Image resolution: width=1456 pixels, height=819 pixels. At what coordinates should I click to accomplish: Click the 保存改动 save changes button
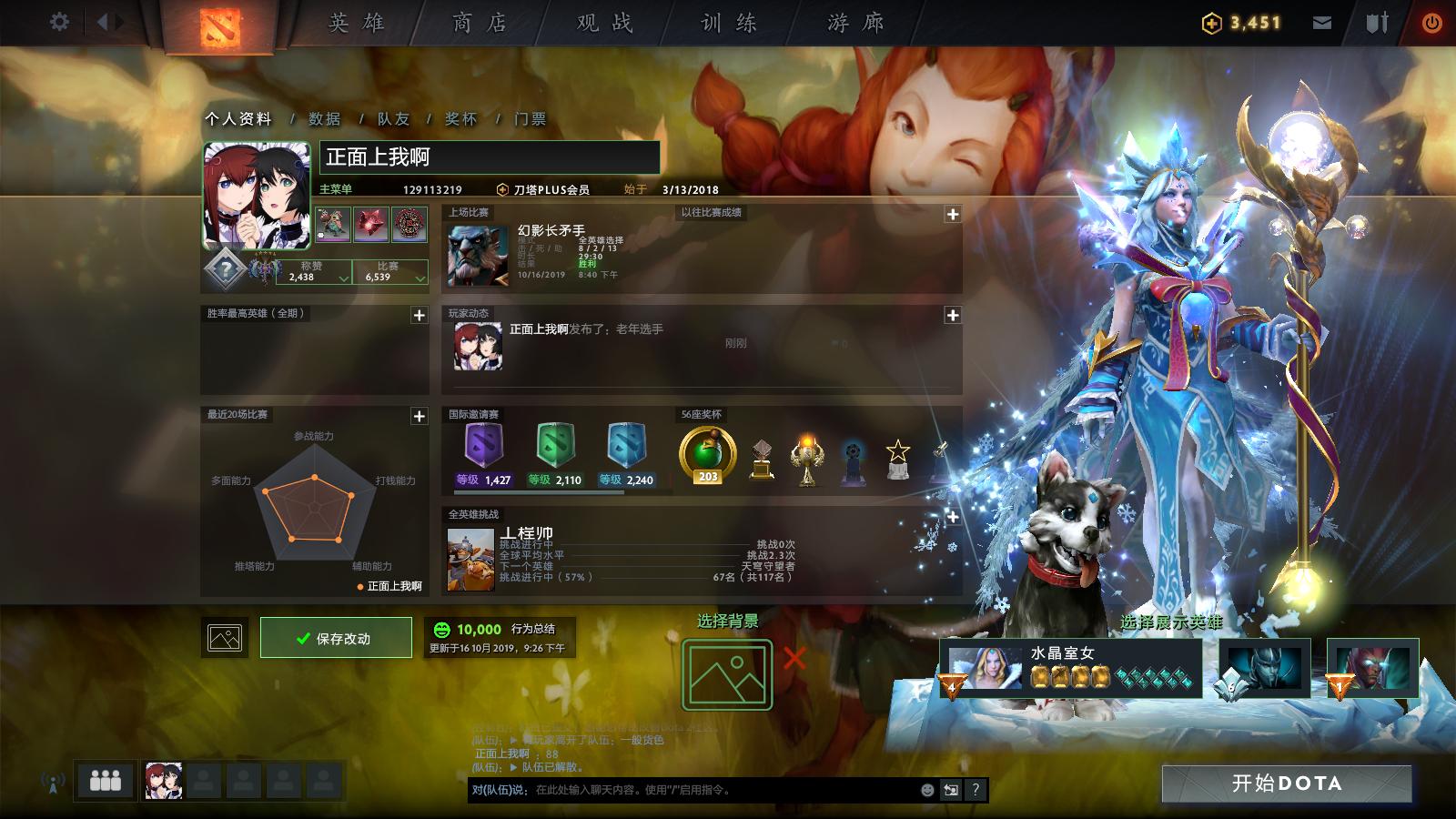tap(336, 637)
